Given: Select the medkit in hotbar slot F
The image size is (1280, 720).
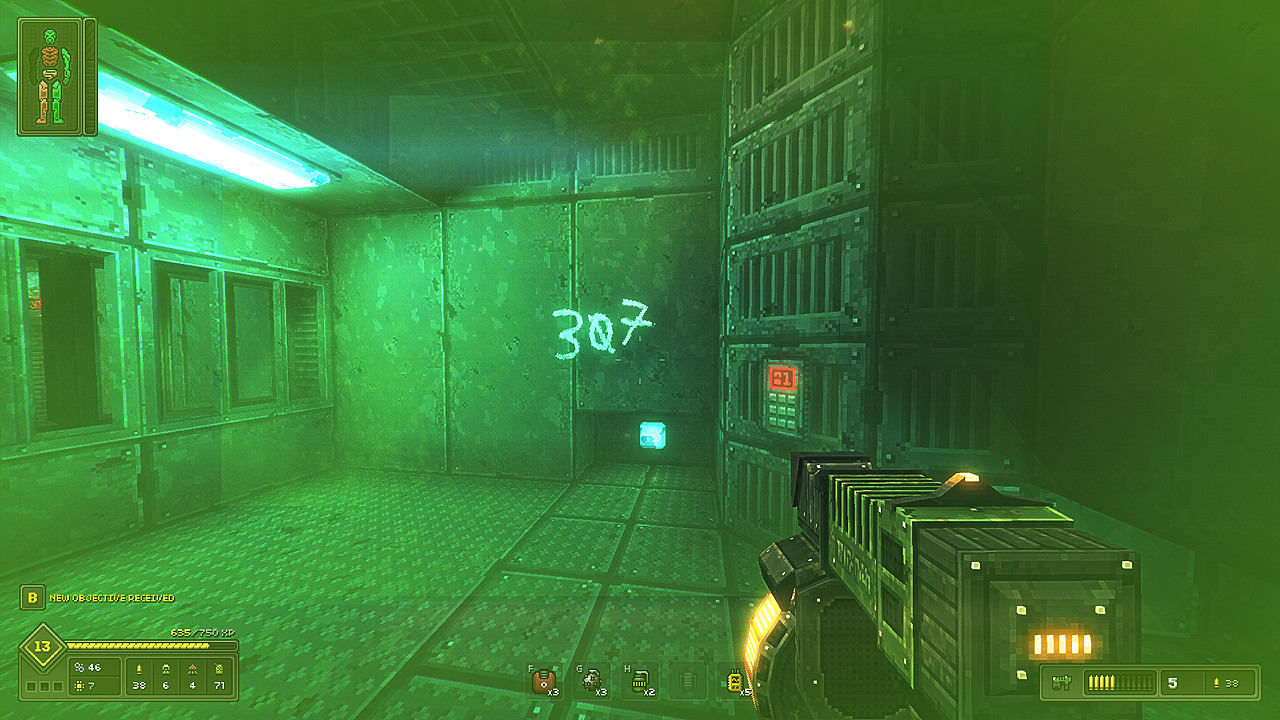Looking at the screenshot, I should click(543, 680).
